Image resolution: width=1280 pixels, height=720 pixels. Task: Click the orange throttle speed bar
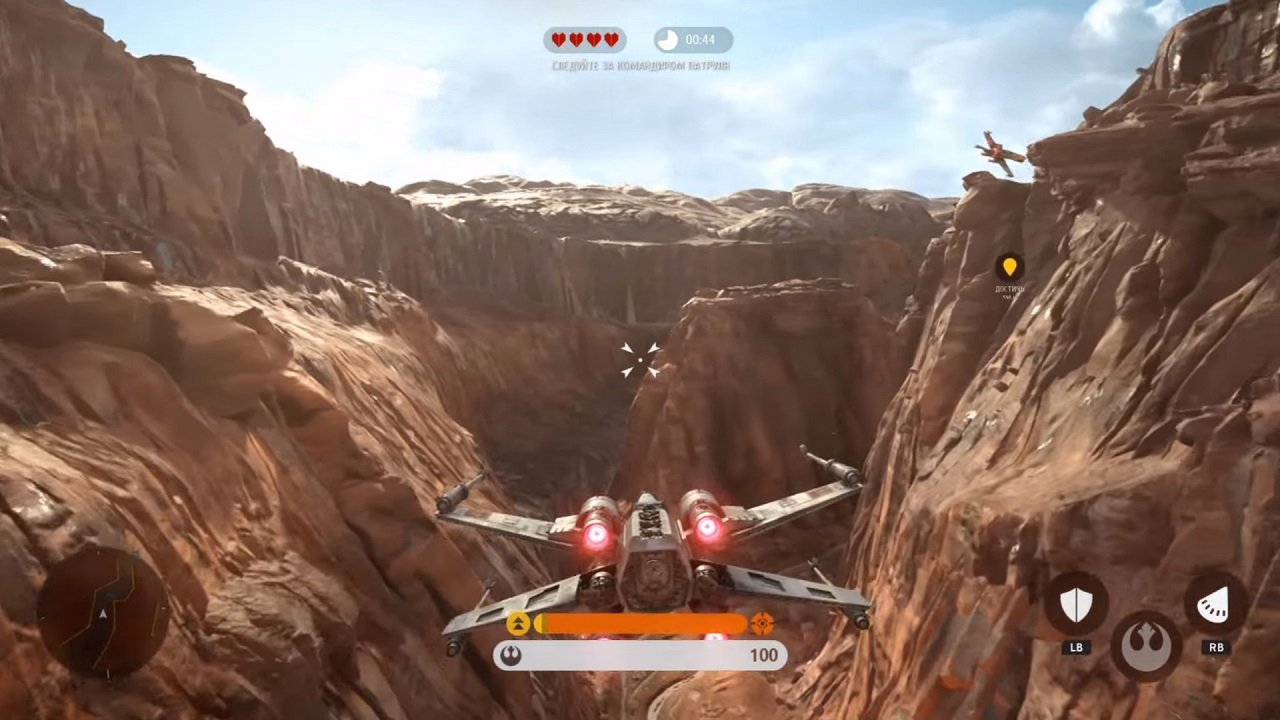(x=640, y=624)
